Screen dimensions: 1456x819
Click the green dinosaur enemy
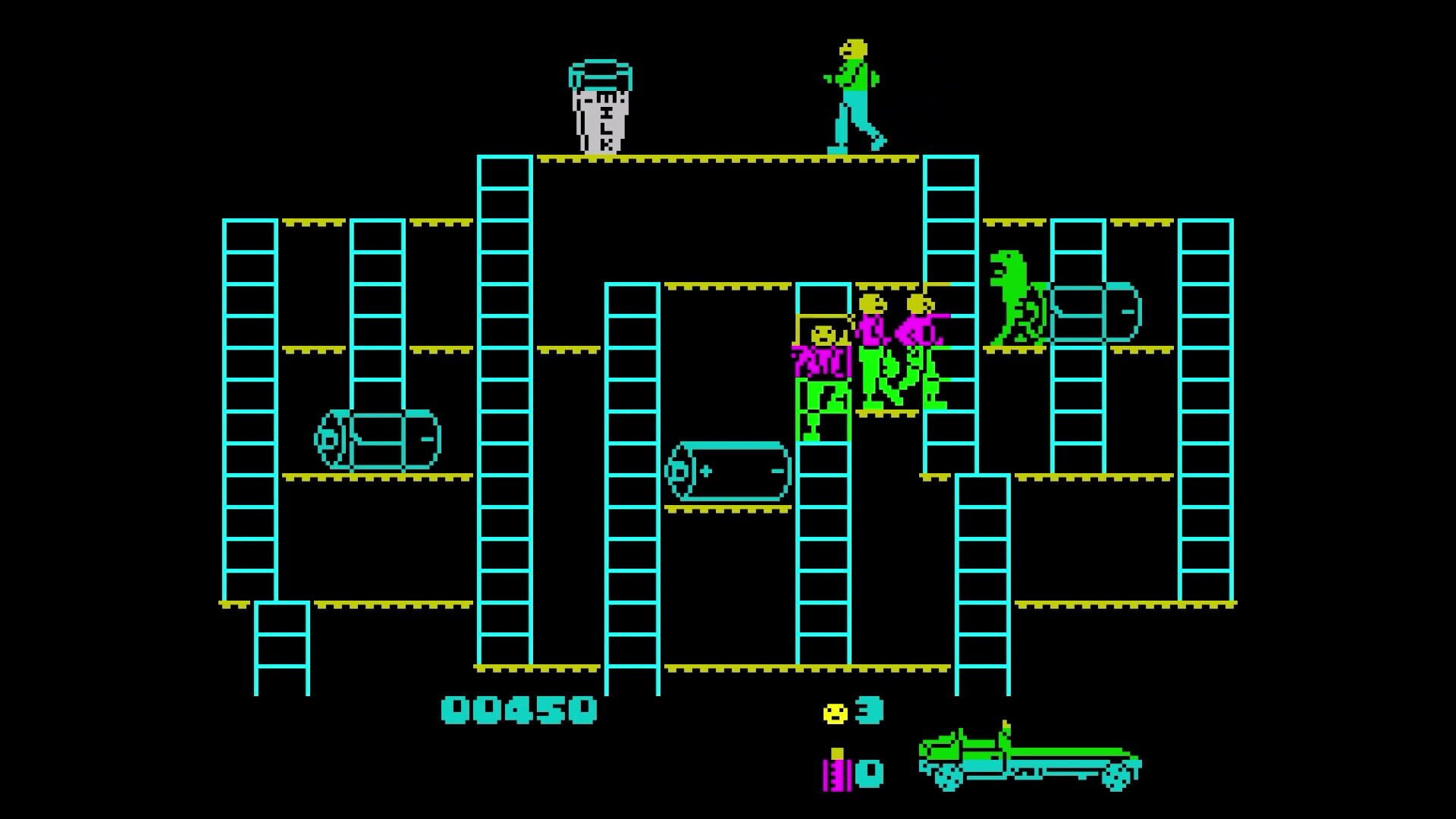pos(1016,300)
